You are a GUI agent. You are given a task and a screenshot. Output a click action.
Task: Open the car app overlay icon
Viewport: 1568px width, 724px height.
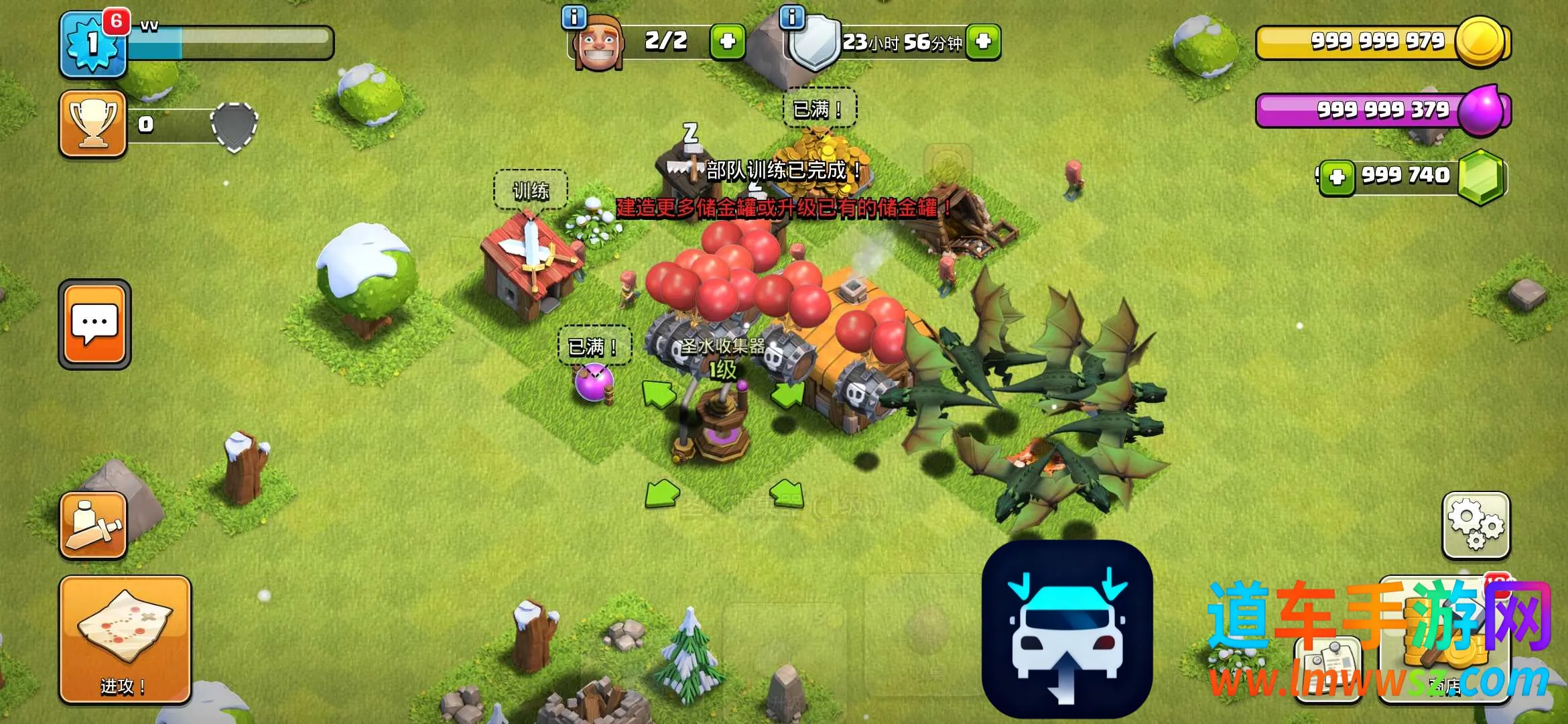pos(1067,629)
